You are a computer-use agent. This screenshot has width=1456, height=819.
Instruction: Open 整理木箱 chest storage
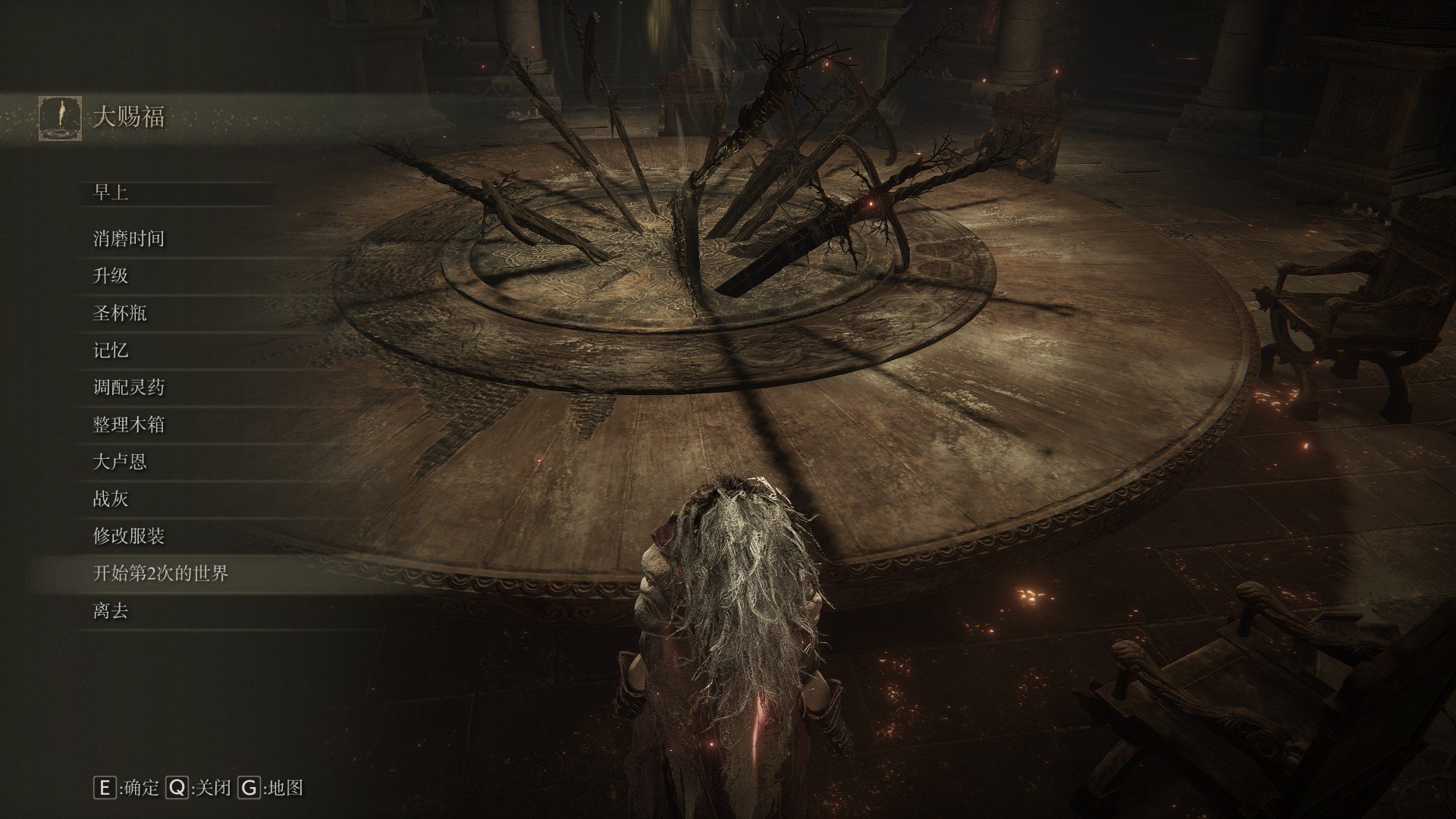[x=128, y=425]
